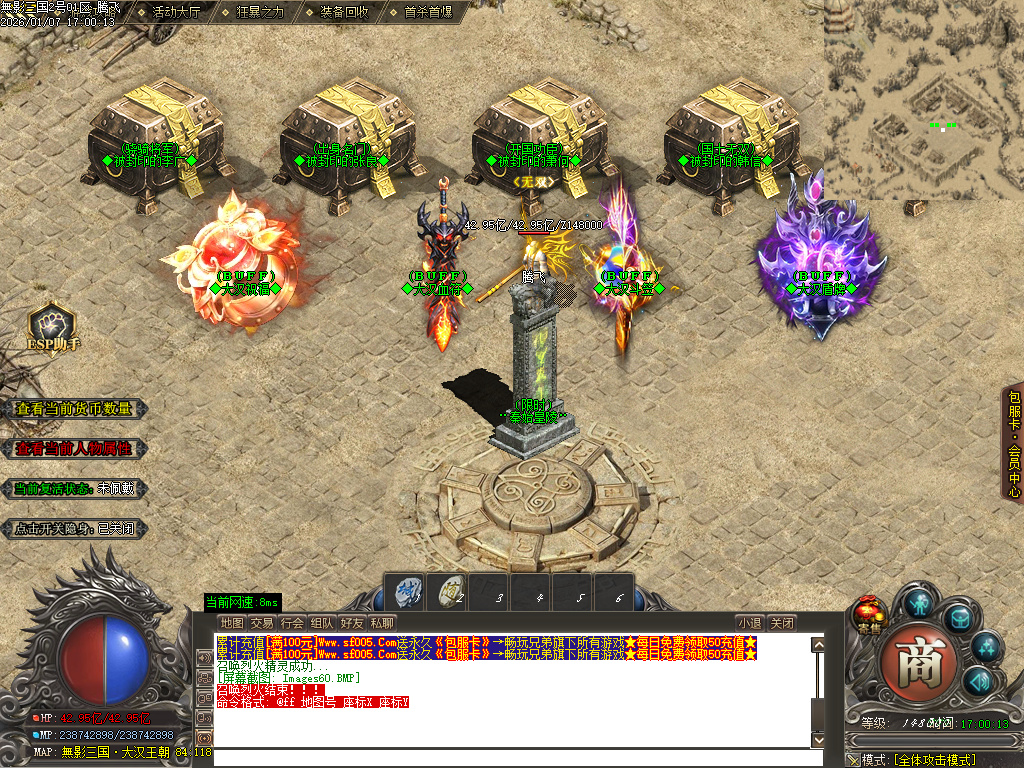Viewport: 1024px width, 768px height.
Task: Choose the 组队 team tab
Action: [322, 623]
